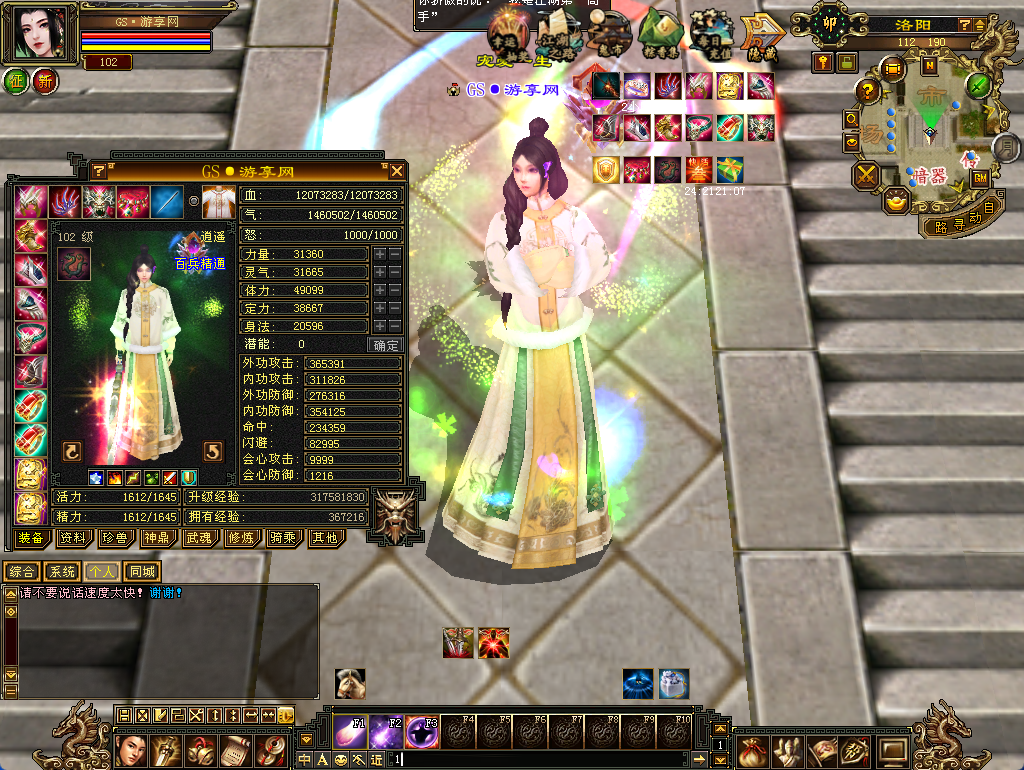
Task: Close the character info window
Action: pos(397,171)
